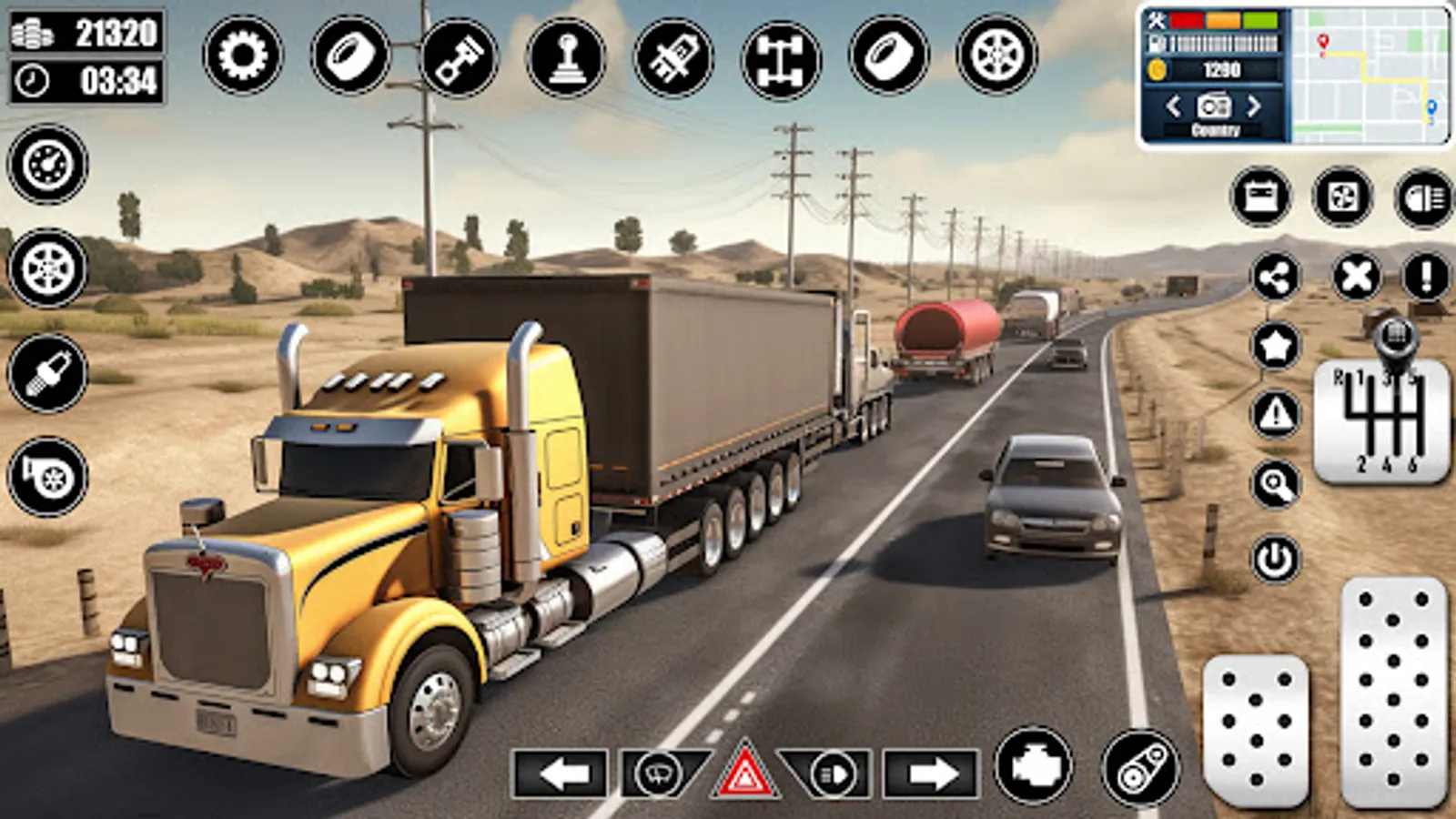Open the gear stick transmission icon
The width and height of the screenshot is (1456, 819).
click(x=566, y=56)
